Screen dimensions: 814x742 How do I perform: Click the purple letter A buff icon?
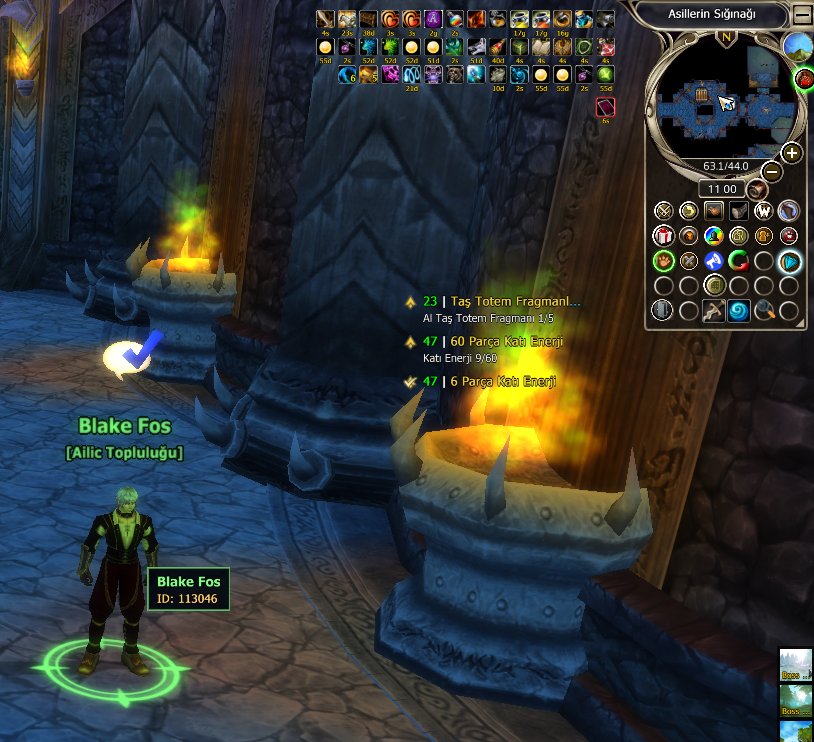[x=434, y=19]
